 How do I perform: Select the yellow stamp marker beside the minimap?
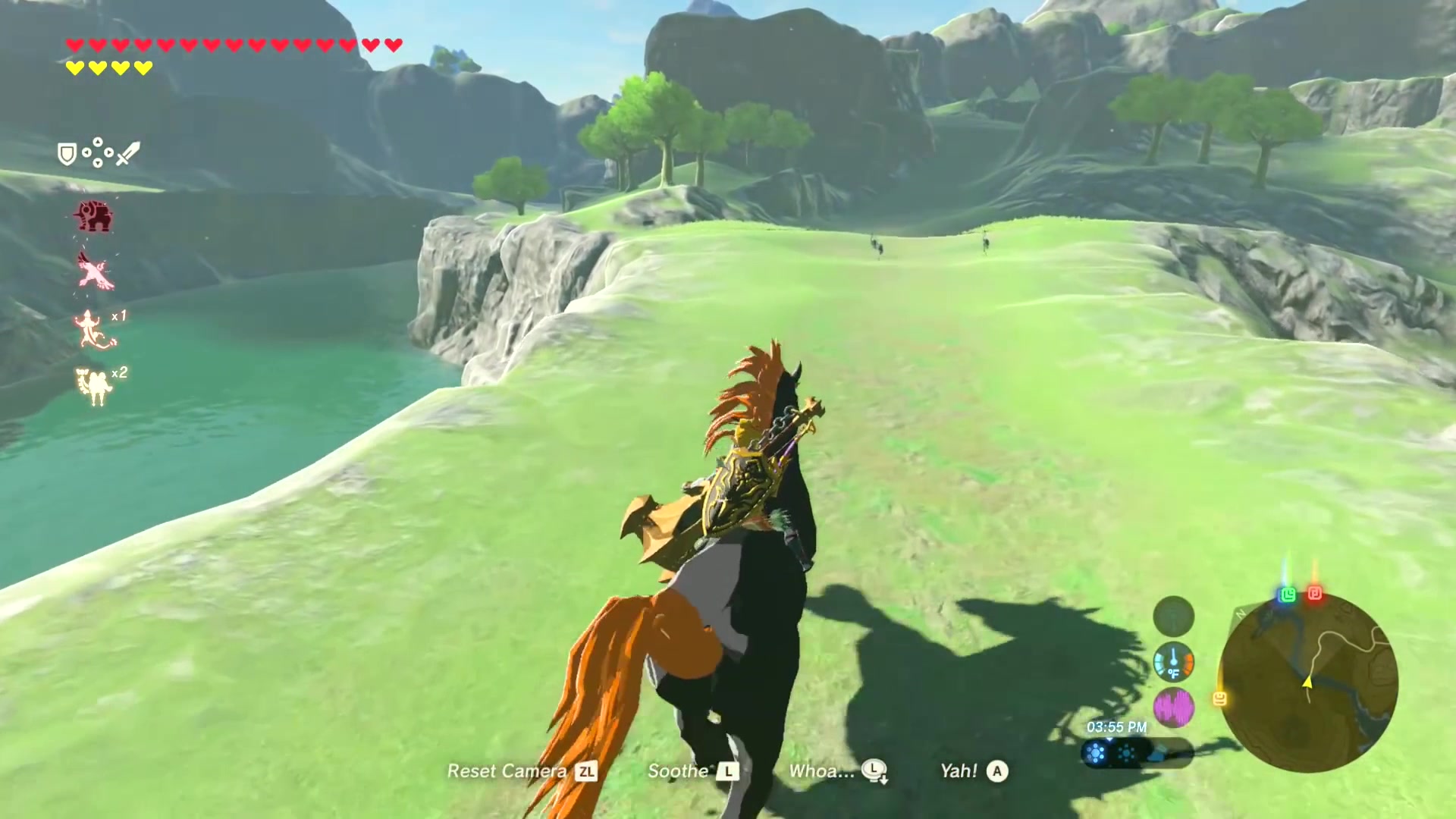click(1219, 698)
